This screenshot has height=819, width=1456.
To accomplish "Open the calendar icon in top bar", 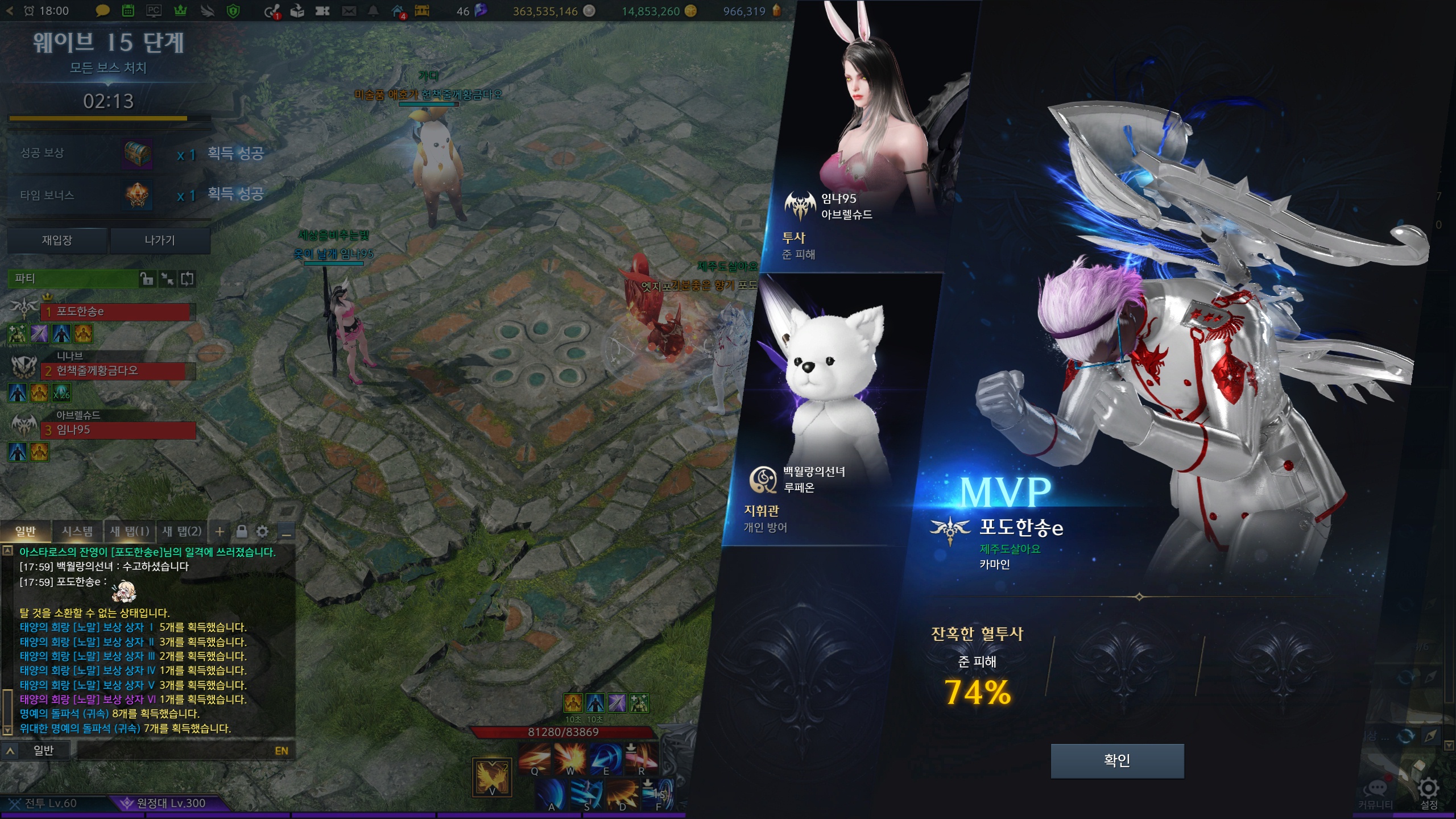I will pos(128,11).
